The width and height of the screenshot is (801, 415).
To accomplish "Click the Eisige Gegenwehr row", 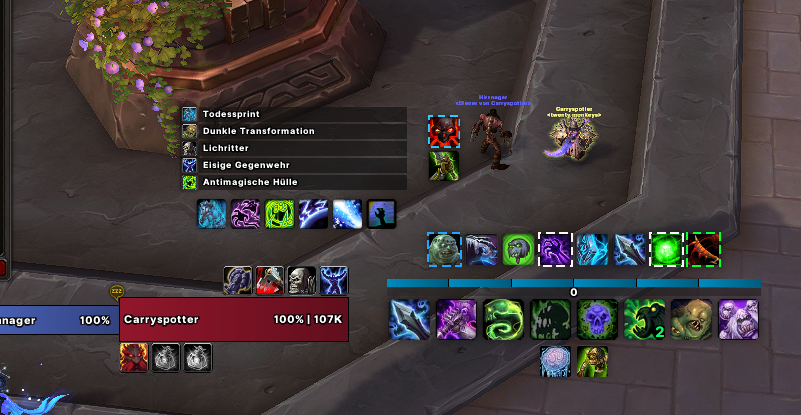I will point(294,165).
